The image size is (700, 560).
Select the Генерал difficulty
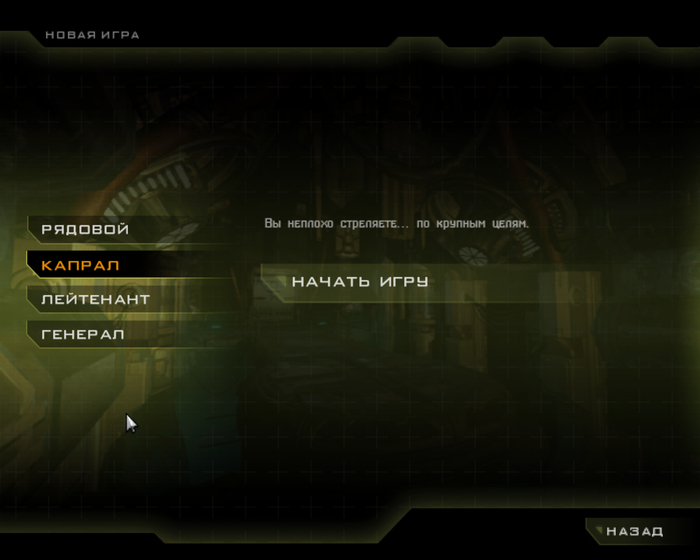tap(84, 334)
